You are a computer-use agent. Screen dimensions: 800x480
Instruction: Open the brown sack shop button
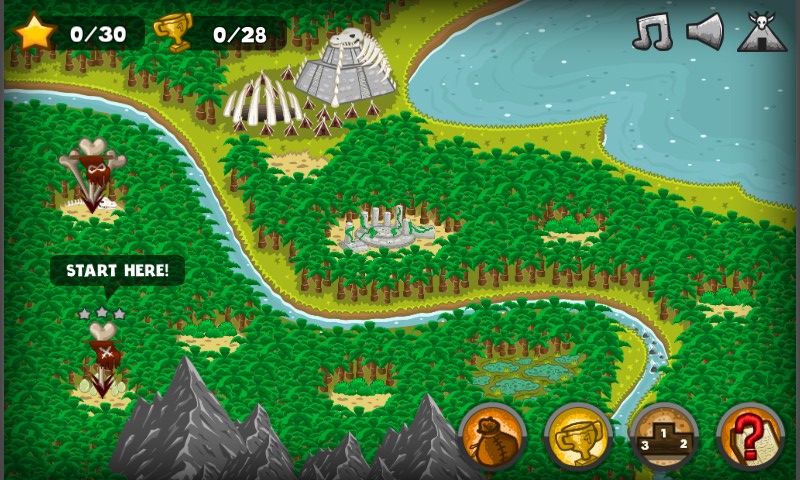(x=492, y=436)
